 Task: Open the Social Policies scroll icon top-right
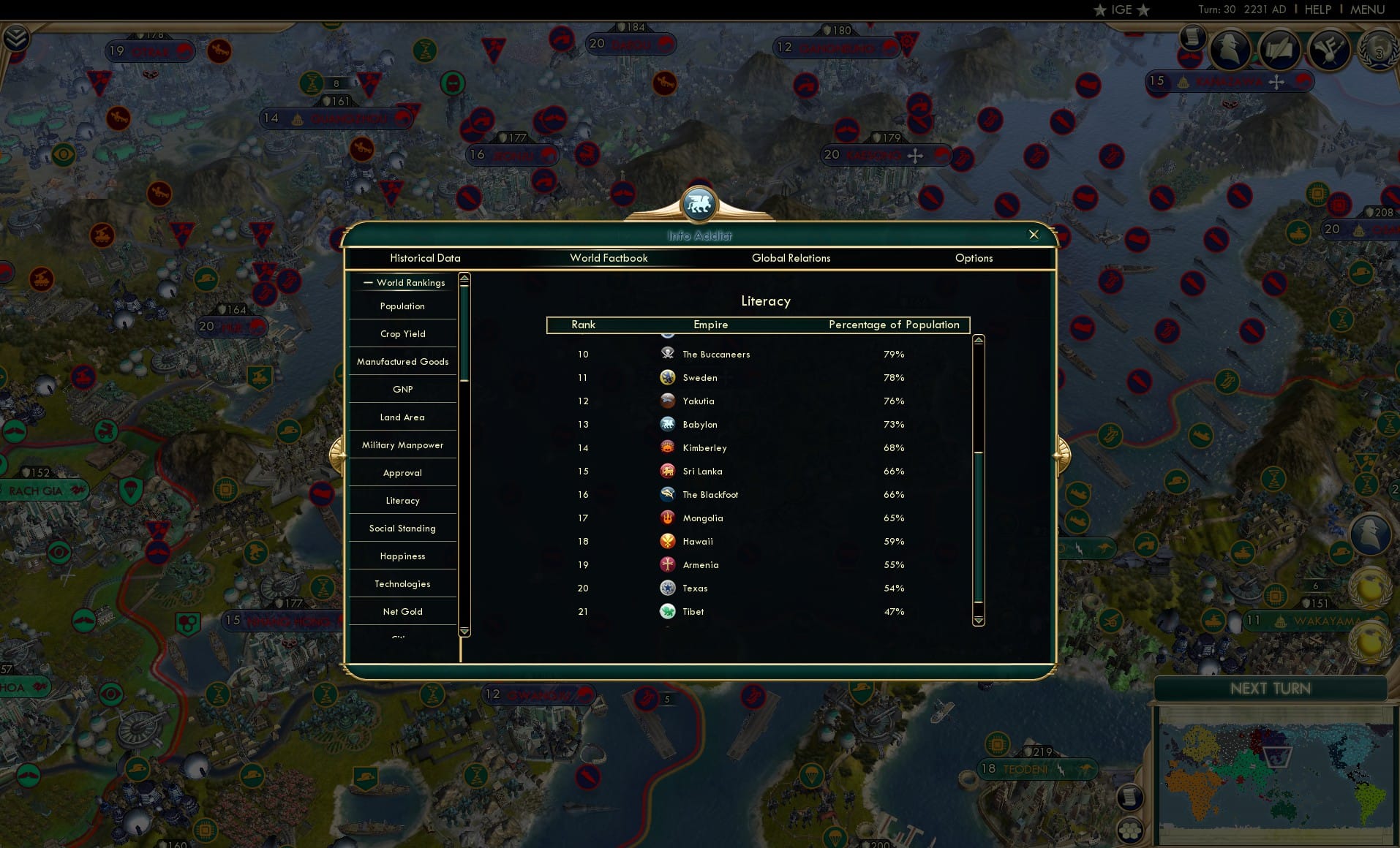1192,38
